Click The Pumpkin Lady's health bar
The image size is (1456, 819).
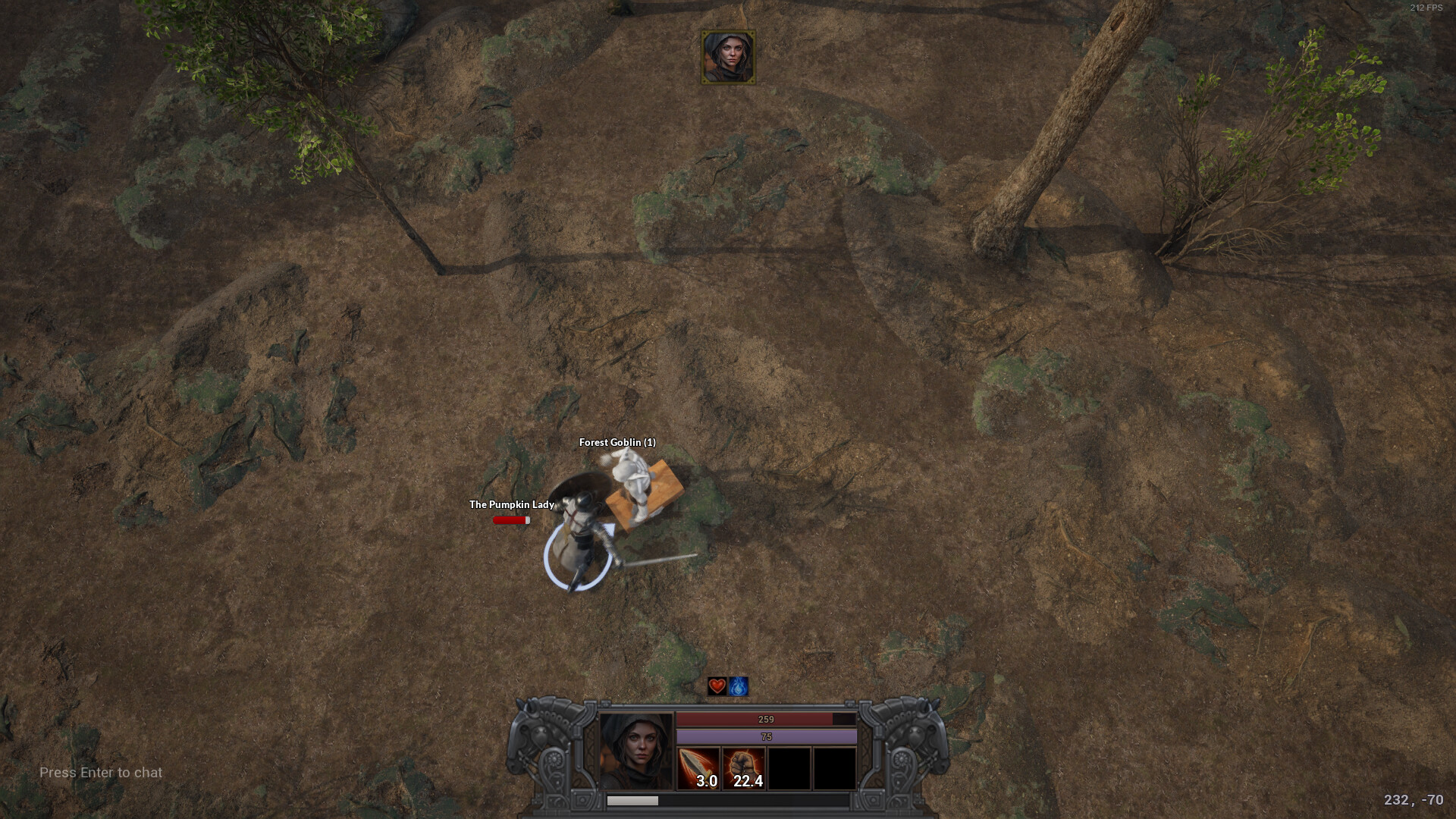pyautogui.click(x=511, y=520)
